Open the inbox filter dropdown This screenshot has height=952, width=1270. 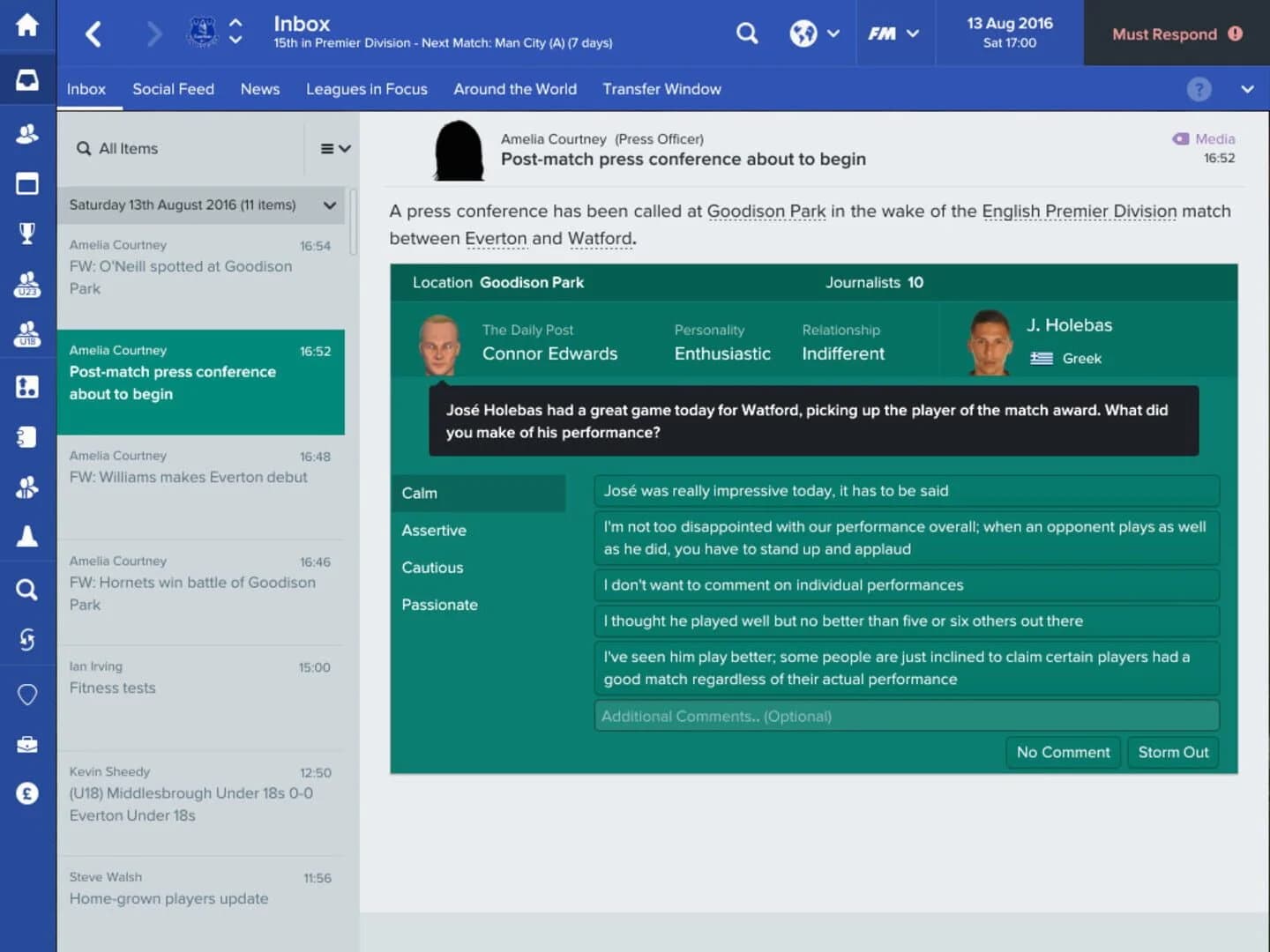pos(334,148)
